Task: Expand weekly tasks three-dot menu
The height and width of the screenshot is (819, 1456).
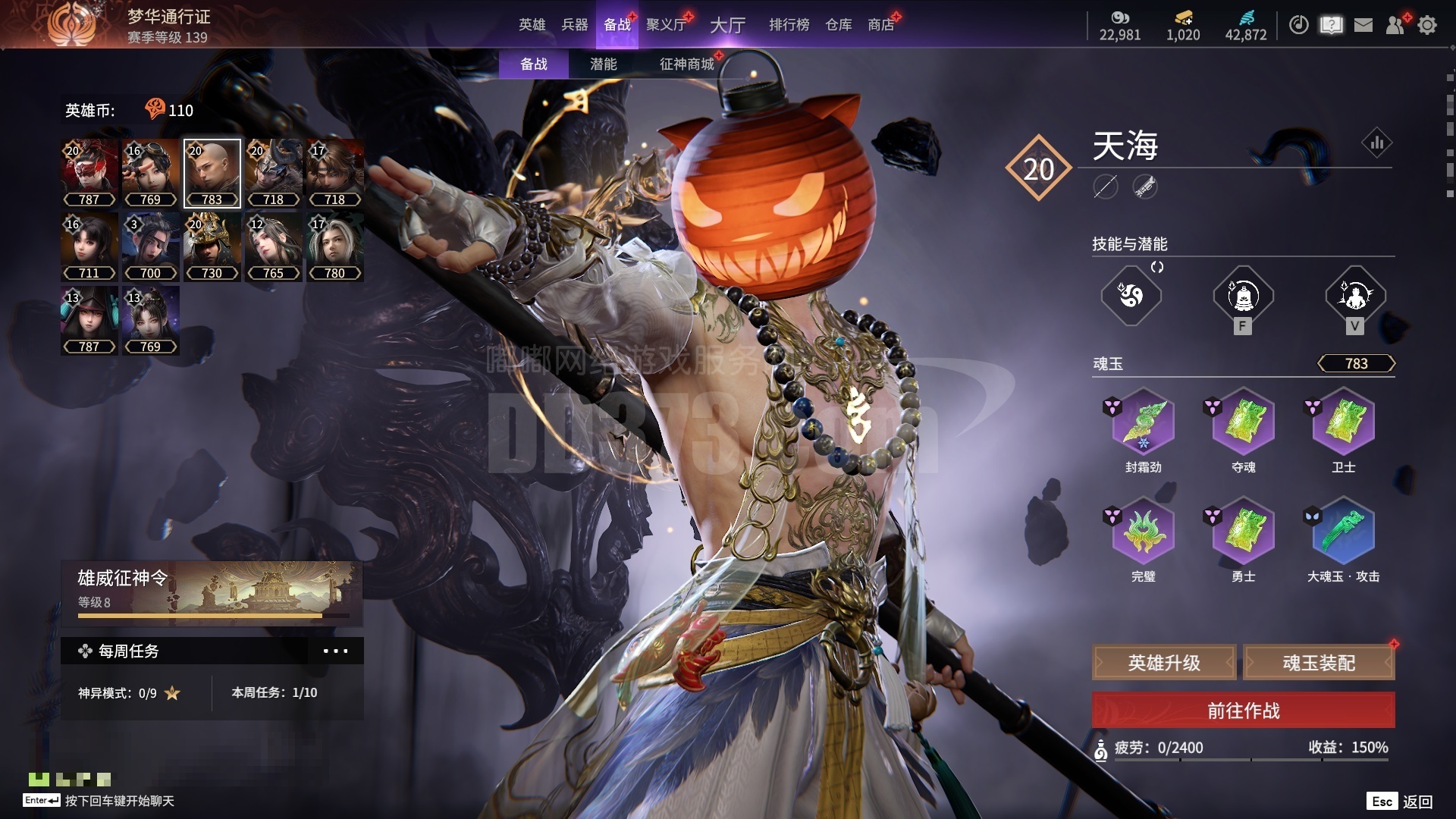Action: pyautogui.click(x=335, y=651)
